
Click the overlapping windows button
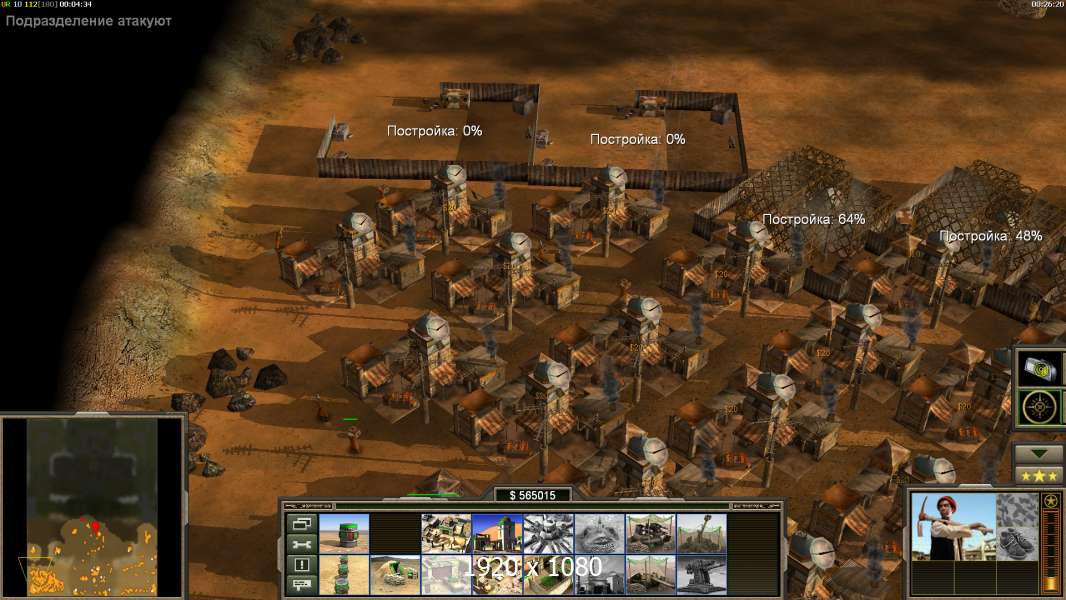300,523
